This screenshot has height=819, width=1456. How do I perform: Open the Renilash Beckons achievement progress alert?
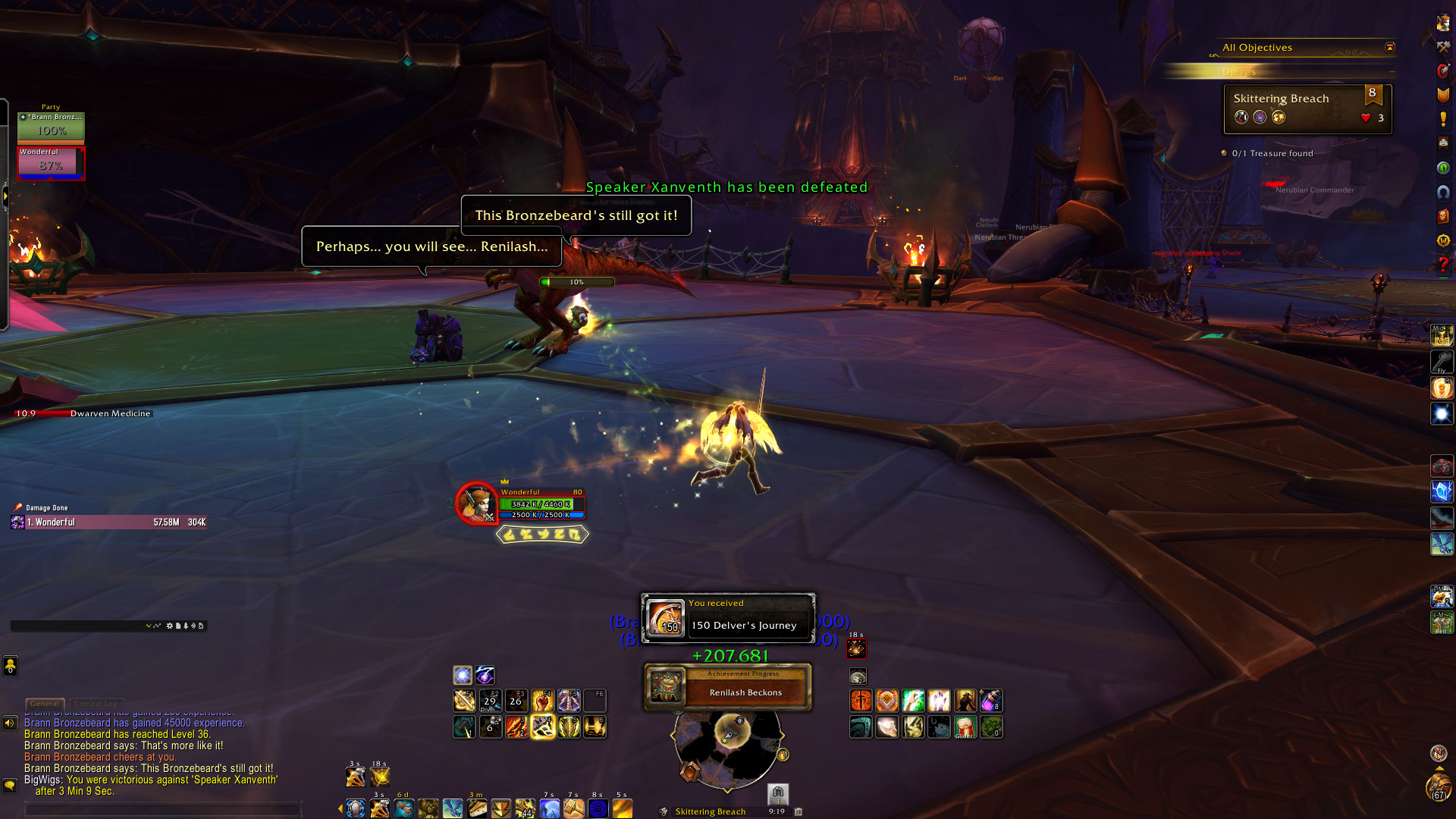[727, 687]
